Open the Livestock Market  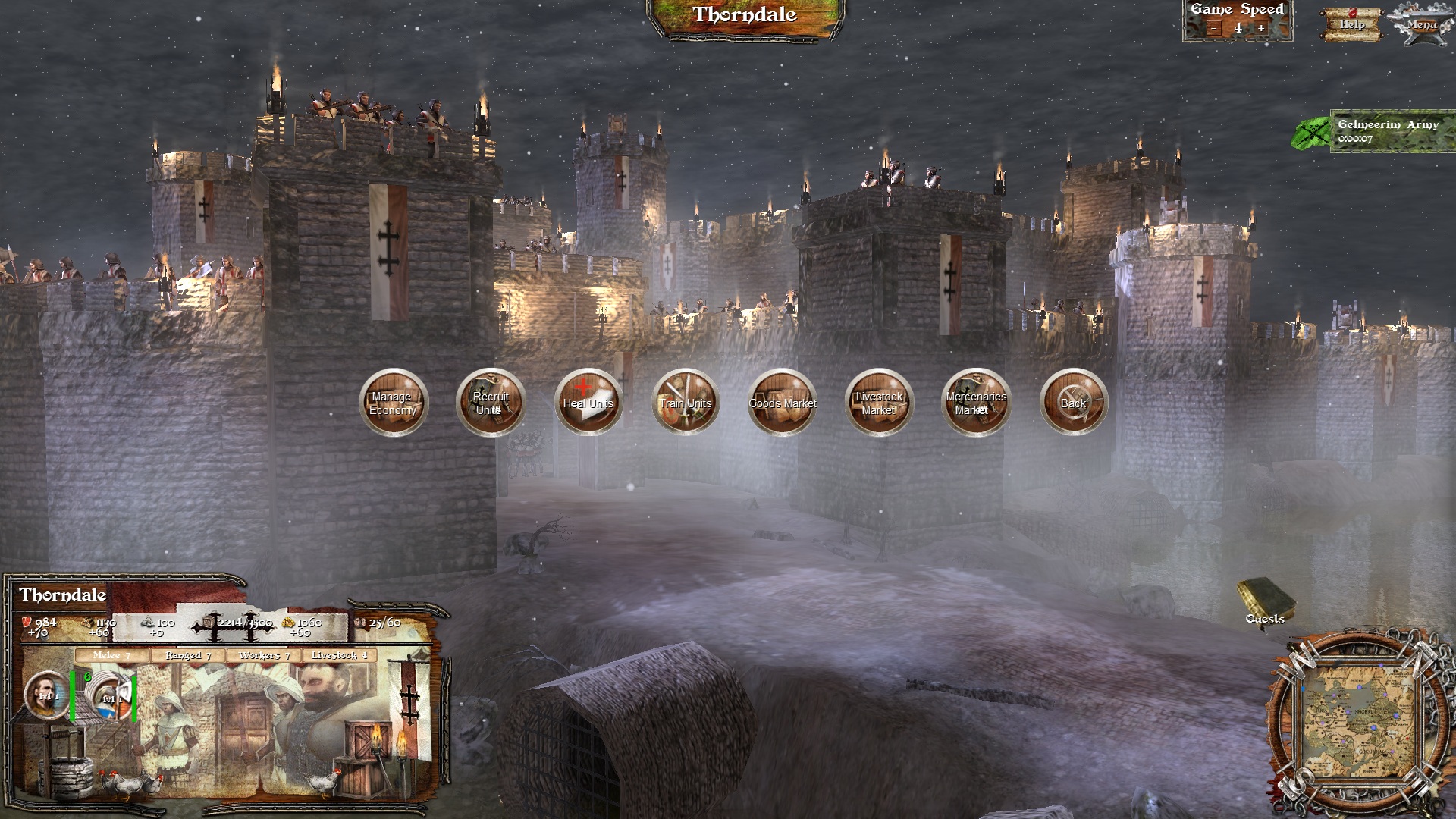point(879,403)
